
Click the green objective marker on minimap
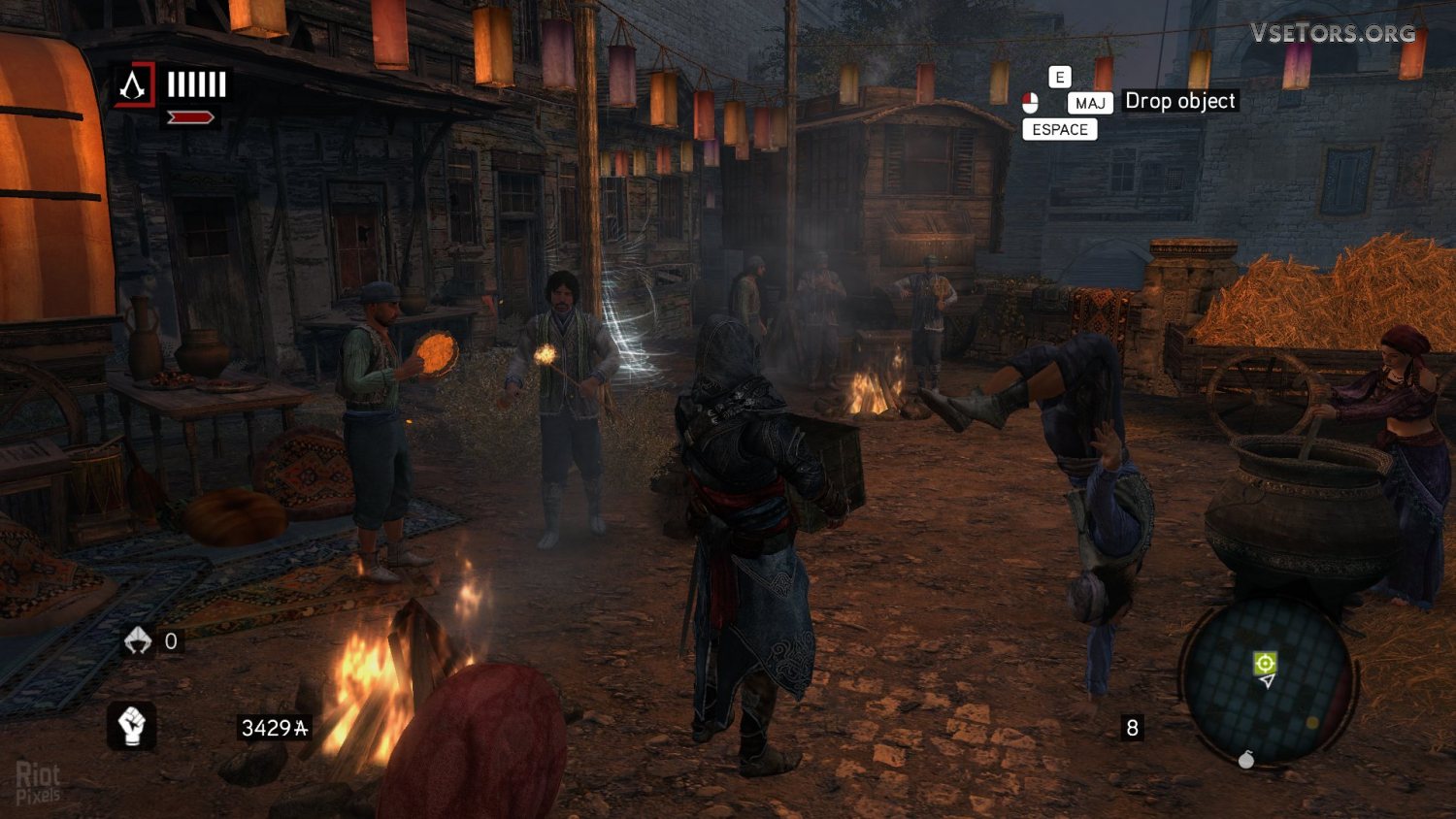[1264, 663]
